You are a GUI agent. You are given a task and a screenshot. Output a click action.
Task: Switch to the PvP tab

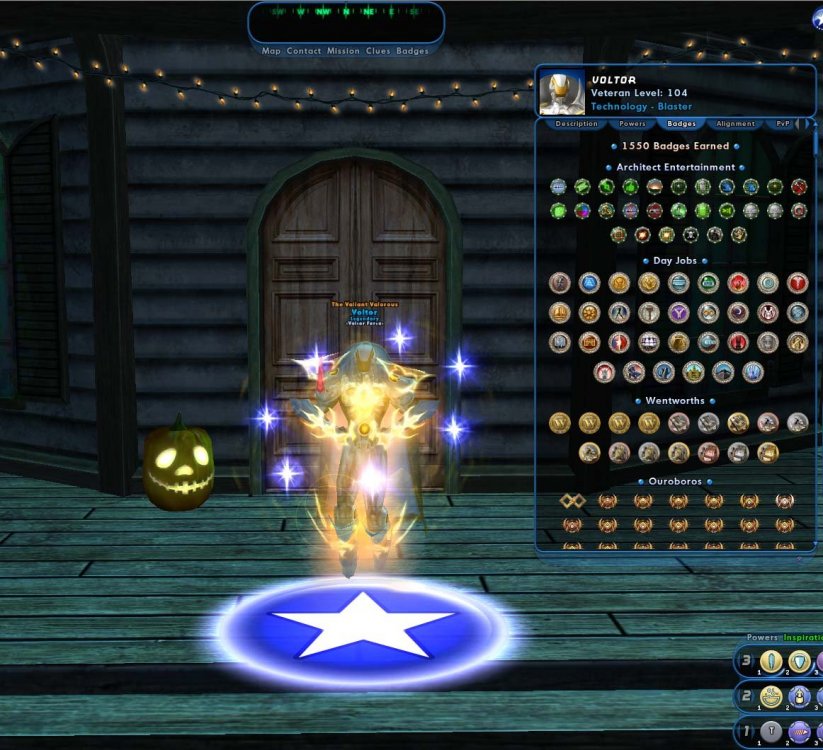coord(782,124)
